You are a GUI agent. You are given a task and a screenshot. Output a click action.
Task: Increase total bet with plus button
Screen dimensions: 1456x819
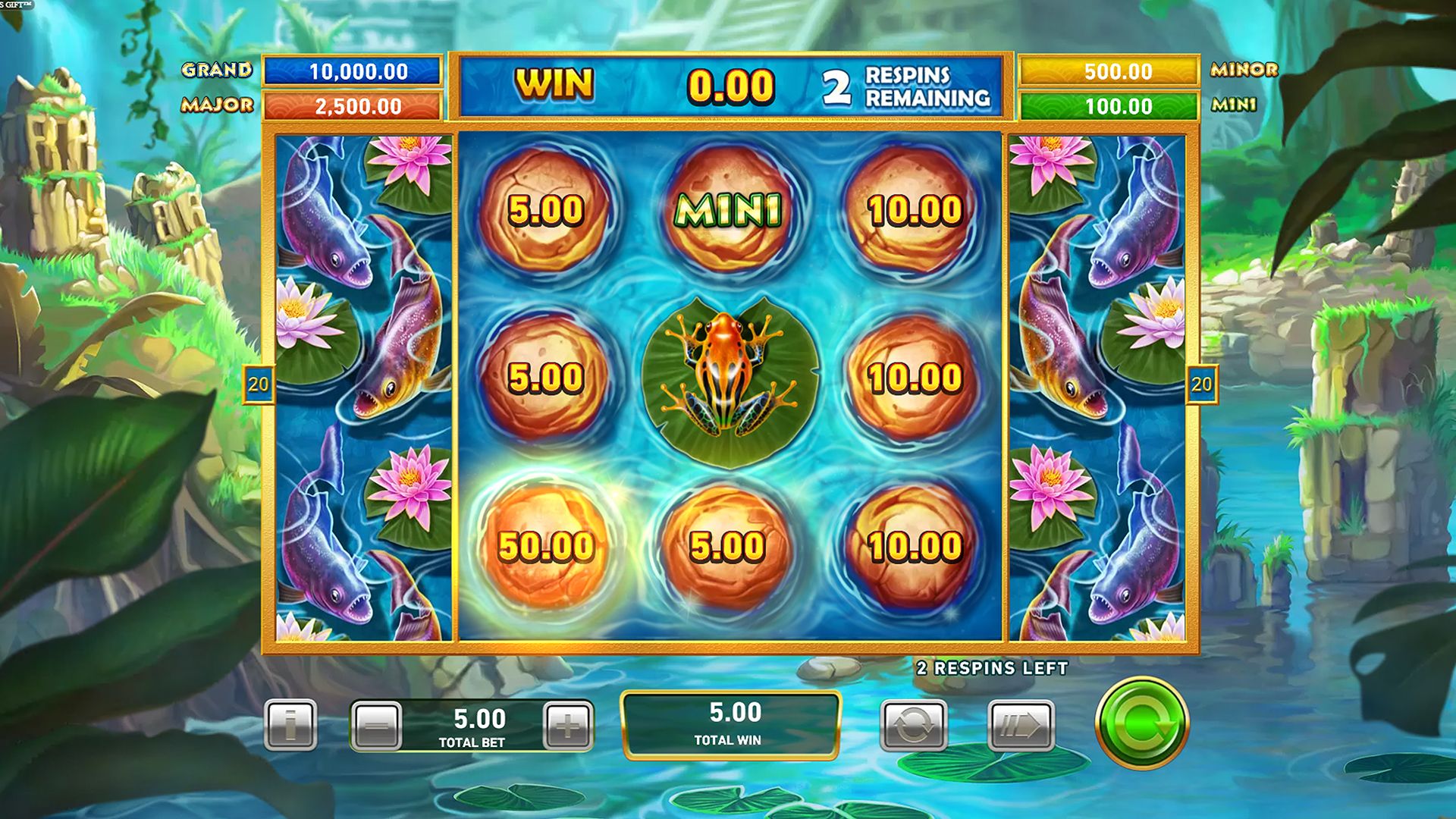[x=568, y=726]
